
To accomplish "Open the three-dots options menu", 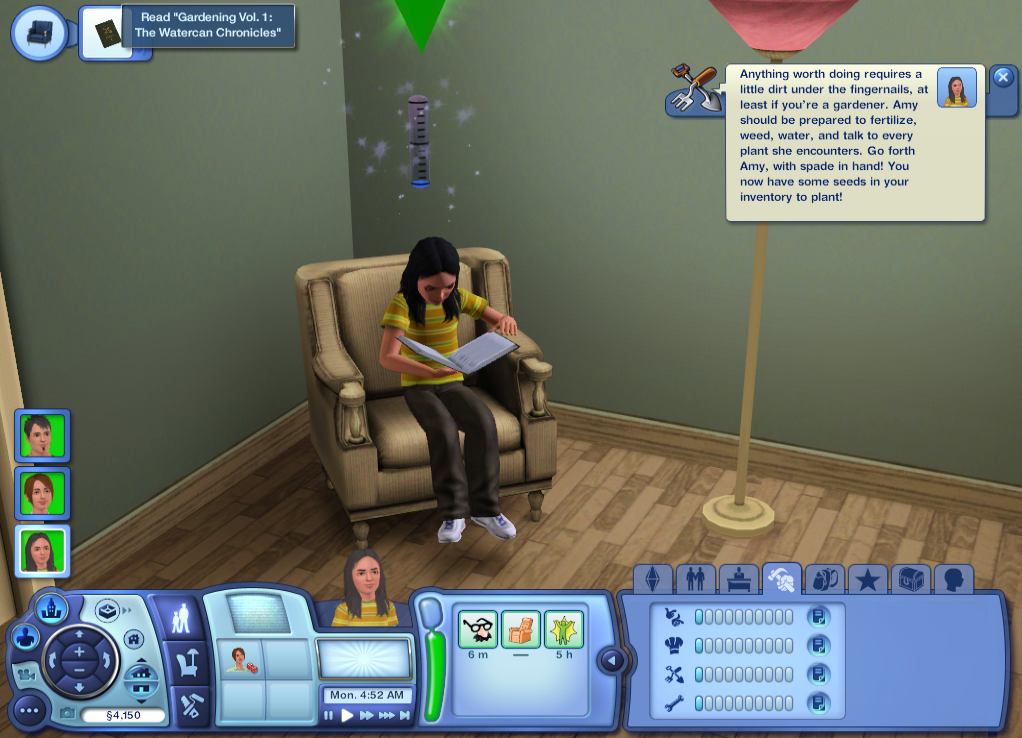I will [x=28, y=711].
